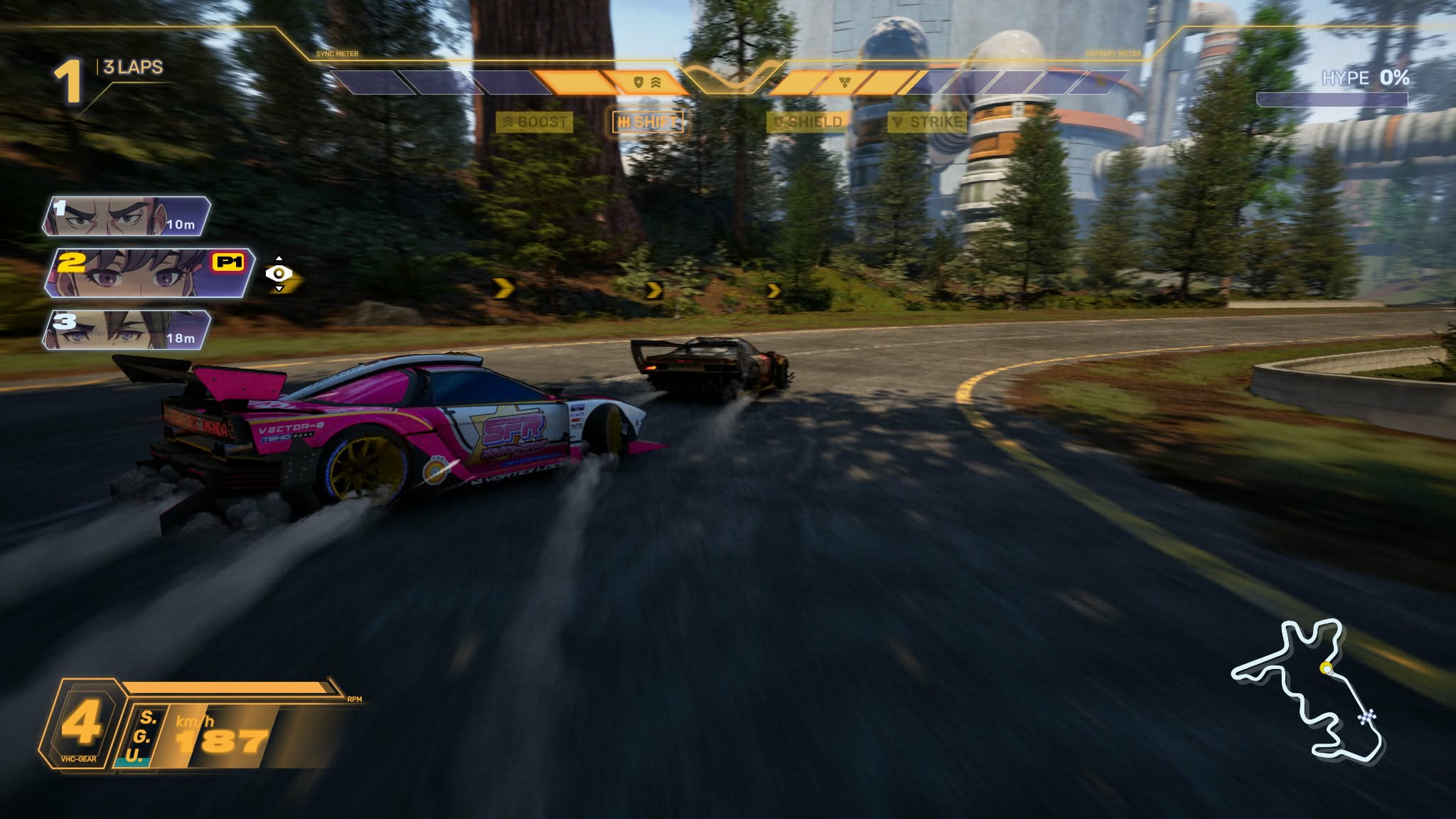Select the P1 second-place racer portrait

point(148,272)
